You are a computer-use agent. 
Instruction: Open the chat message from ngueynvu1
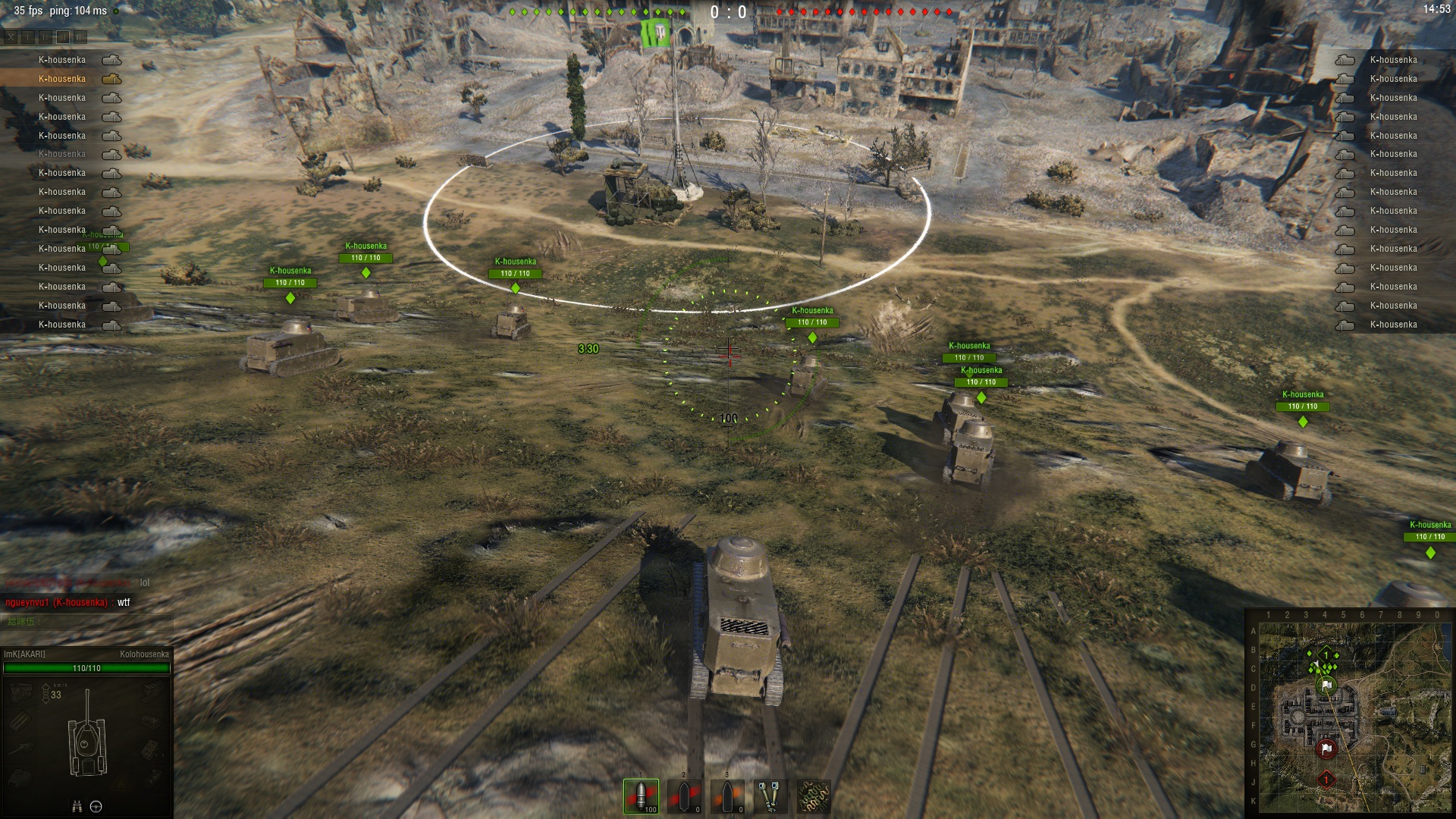coord(68,602)
